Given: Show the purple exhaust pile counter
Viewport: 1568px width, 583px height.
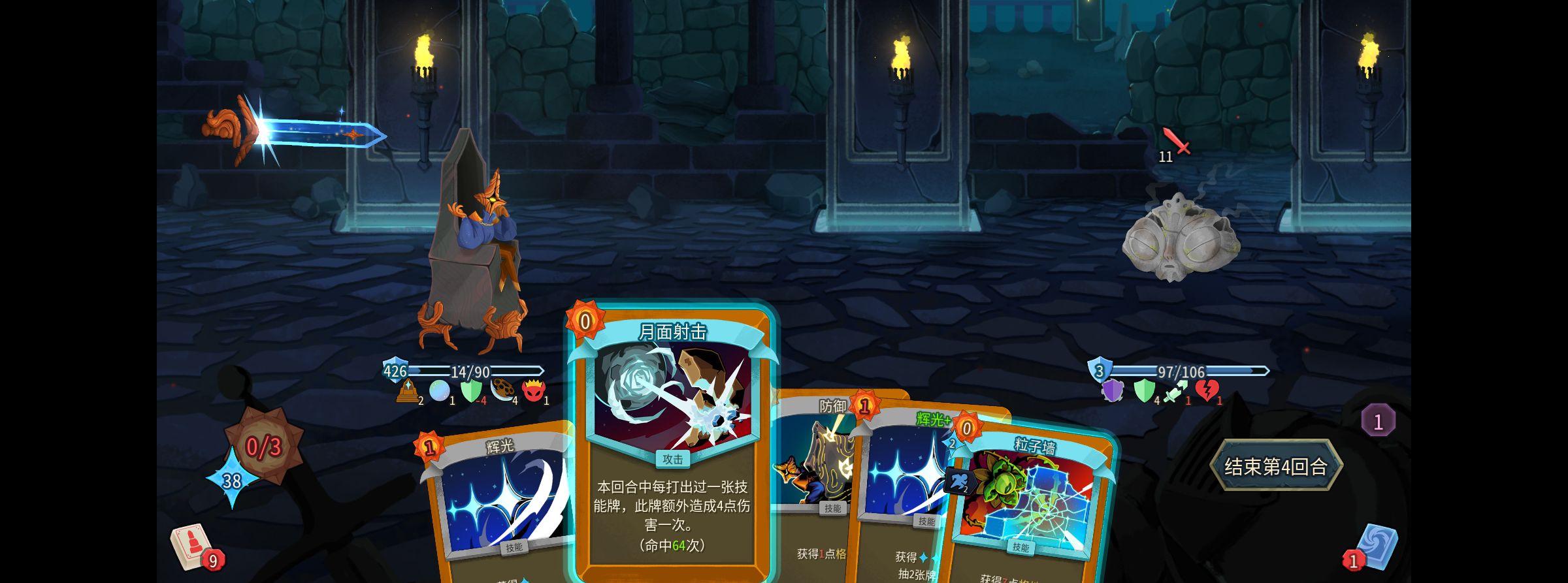Looking at the screenshot, I should tap(1378, 421).
